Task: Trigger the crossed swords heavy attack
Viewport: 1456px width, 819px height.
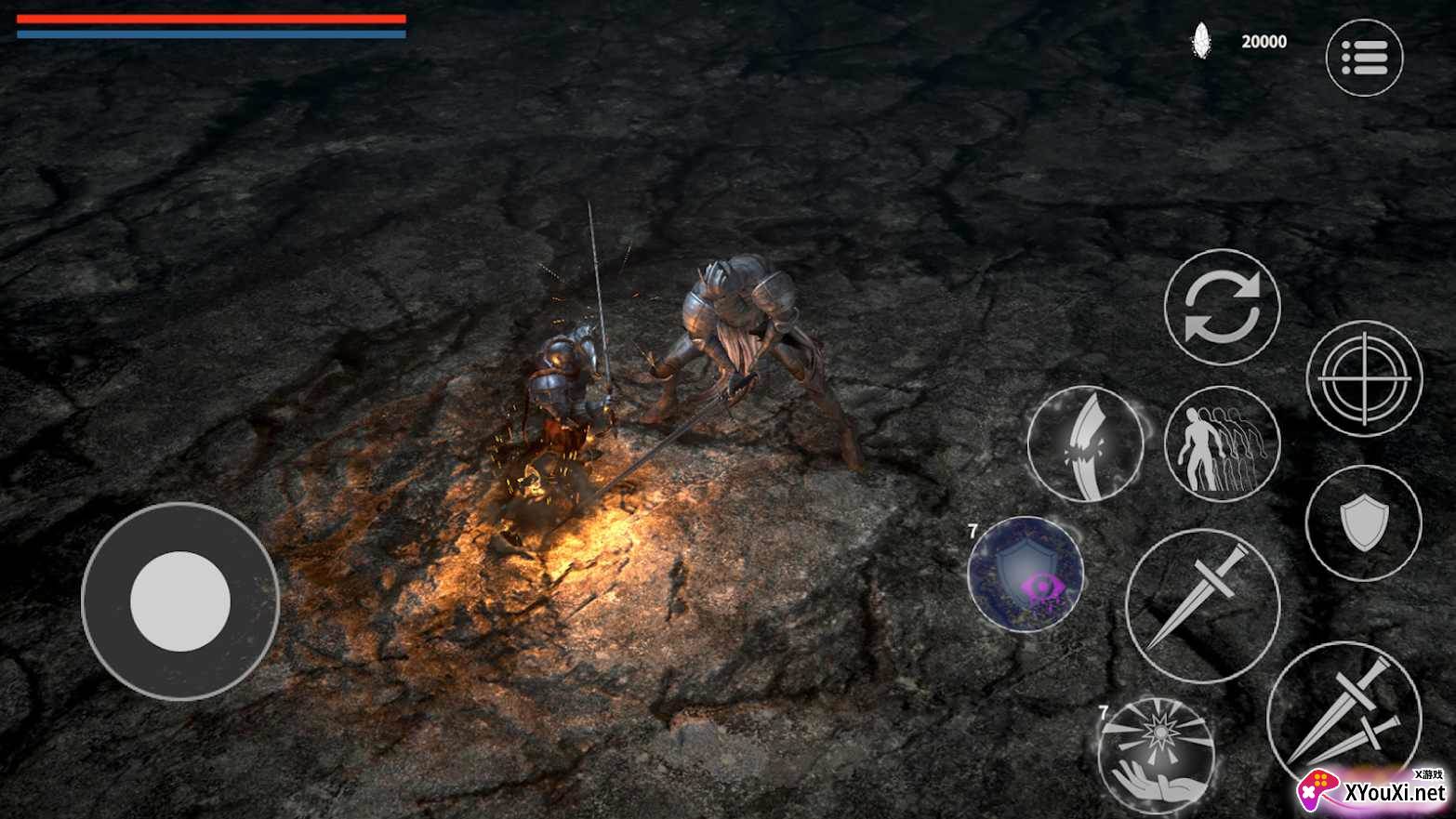Action: tap(1344, 716)
